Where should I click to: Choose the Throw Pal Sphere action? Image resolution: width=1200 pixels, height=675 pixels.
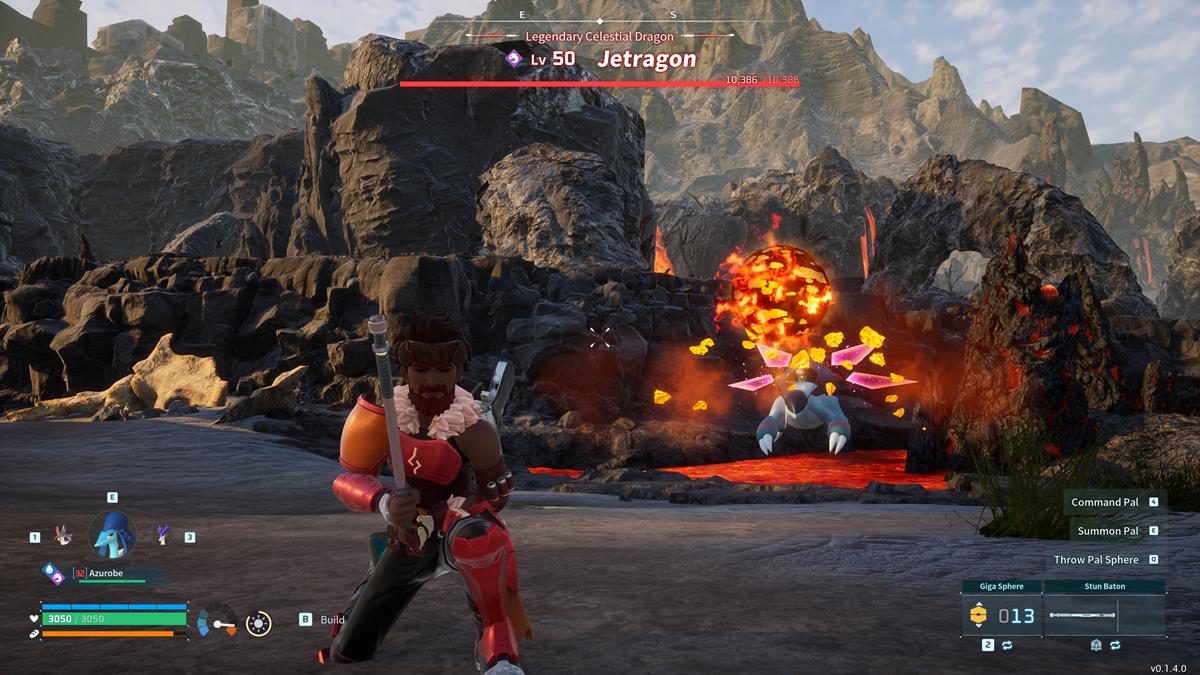point(1096,560)
